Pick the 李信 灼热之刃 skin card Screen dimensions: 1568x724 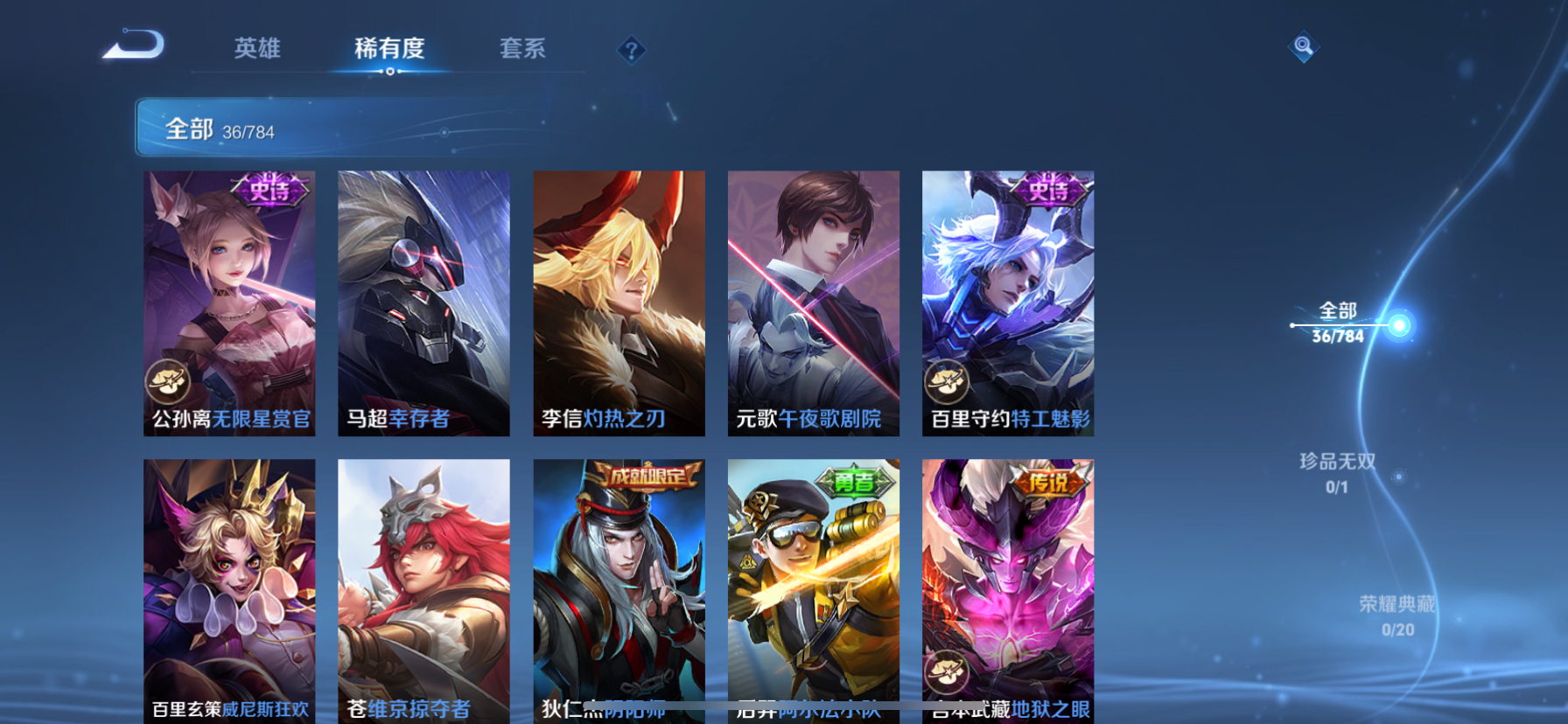(x=619, y=303)
